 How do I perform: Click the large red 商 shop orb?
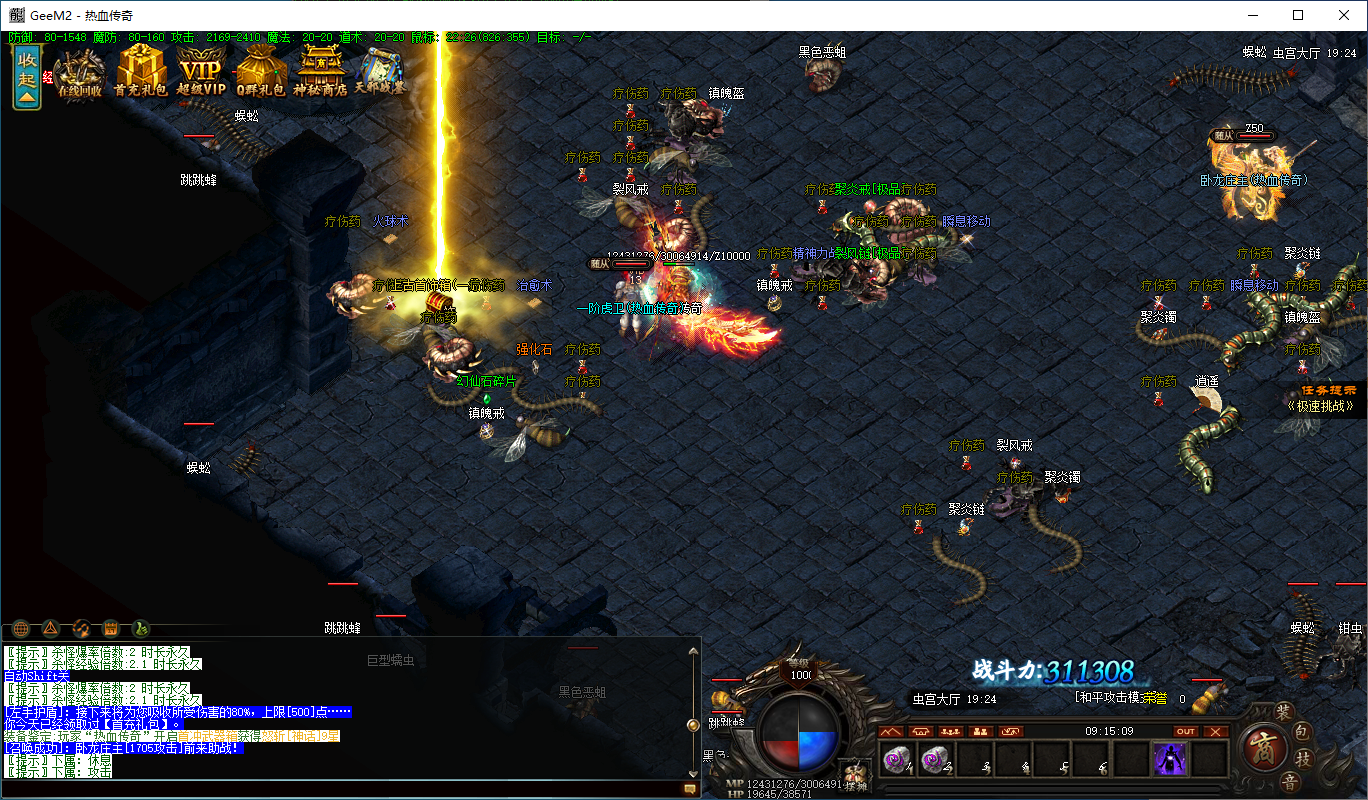[x=1262, y=748]
